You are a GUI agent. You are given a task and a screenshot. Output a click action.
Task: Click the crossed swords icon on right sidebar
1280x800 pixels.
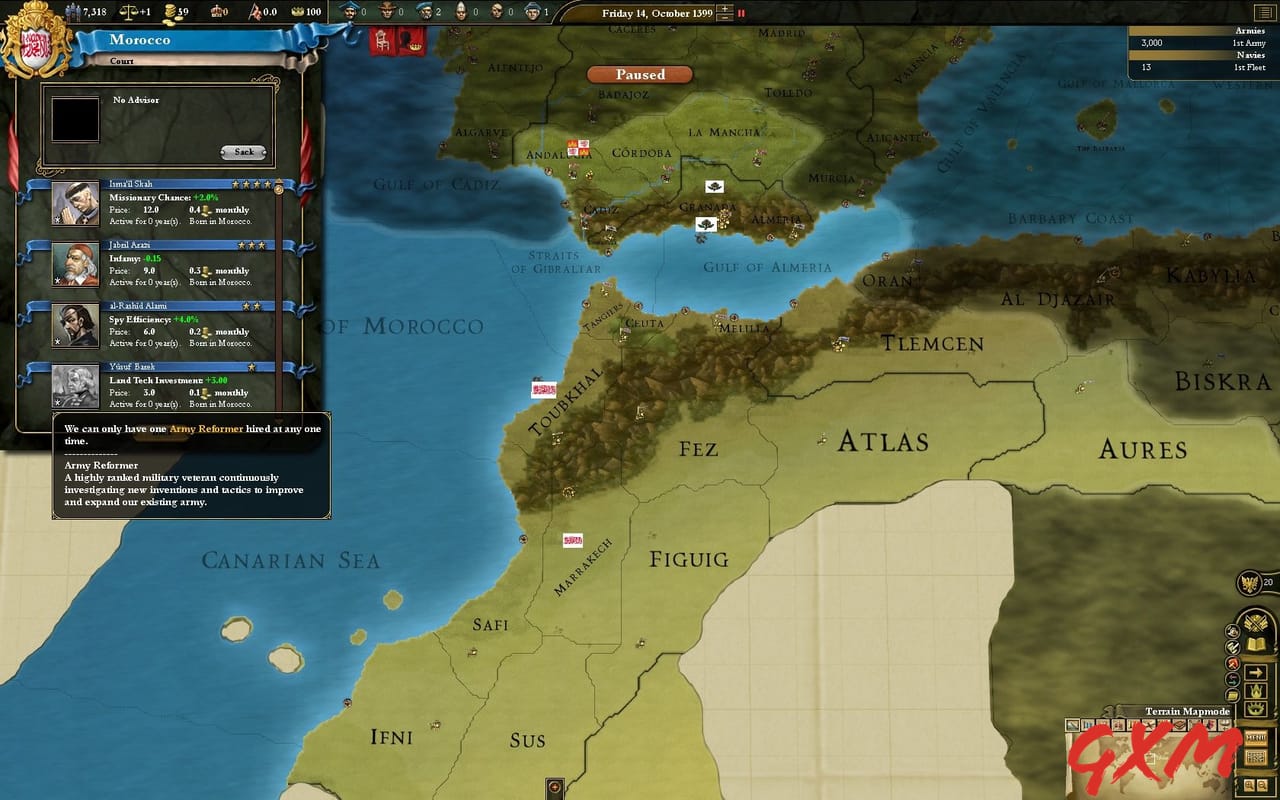coord(1254,622)
